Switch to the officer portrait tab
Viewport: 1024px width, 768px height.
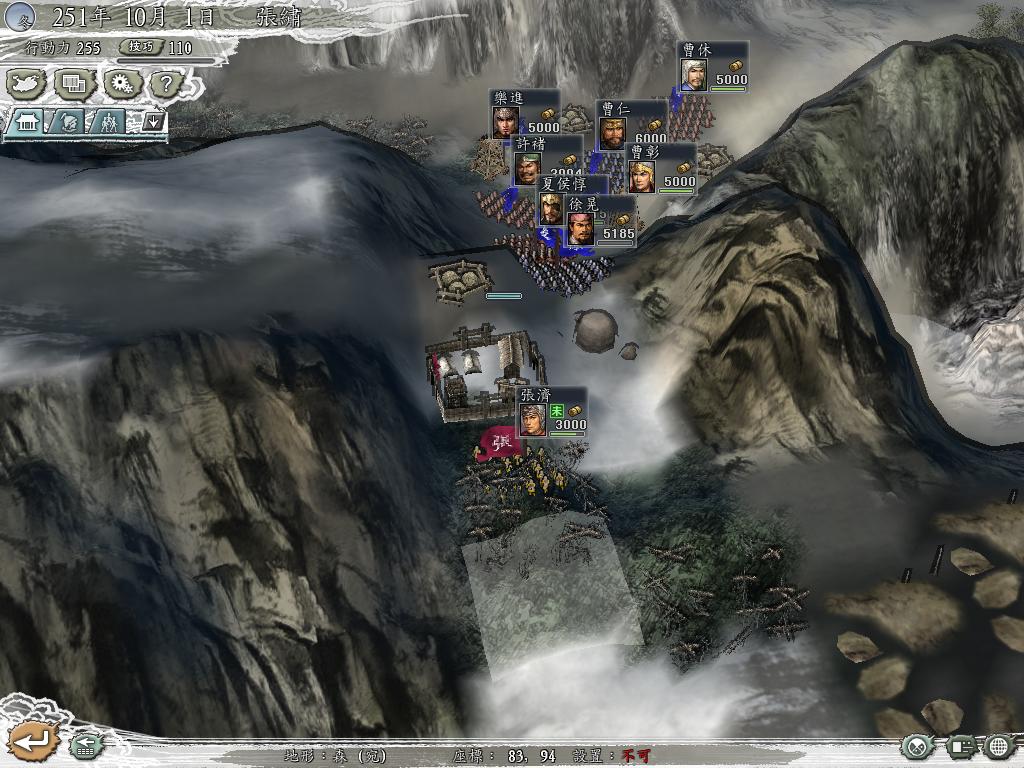tap(68, 122)
